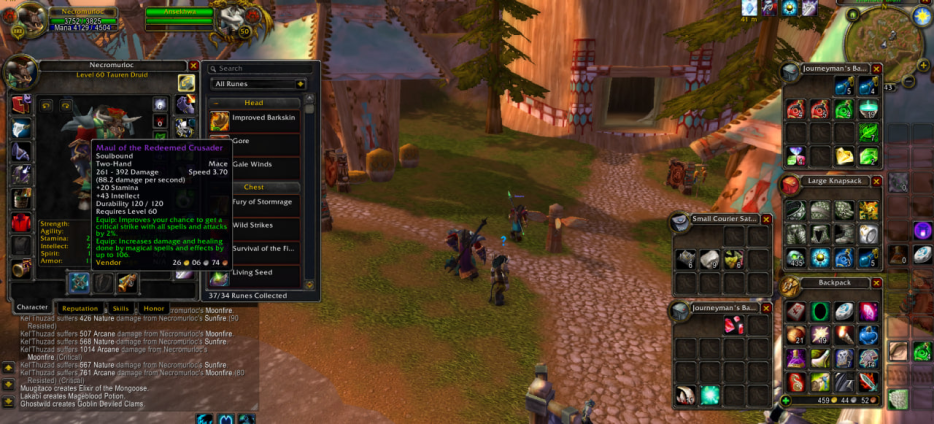Choose the Gale Winds rune

252,164
